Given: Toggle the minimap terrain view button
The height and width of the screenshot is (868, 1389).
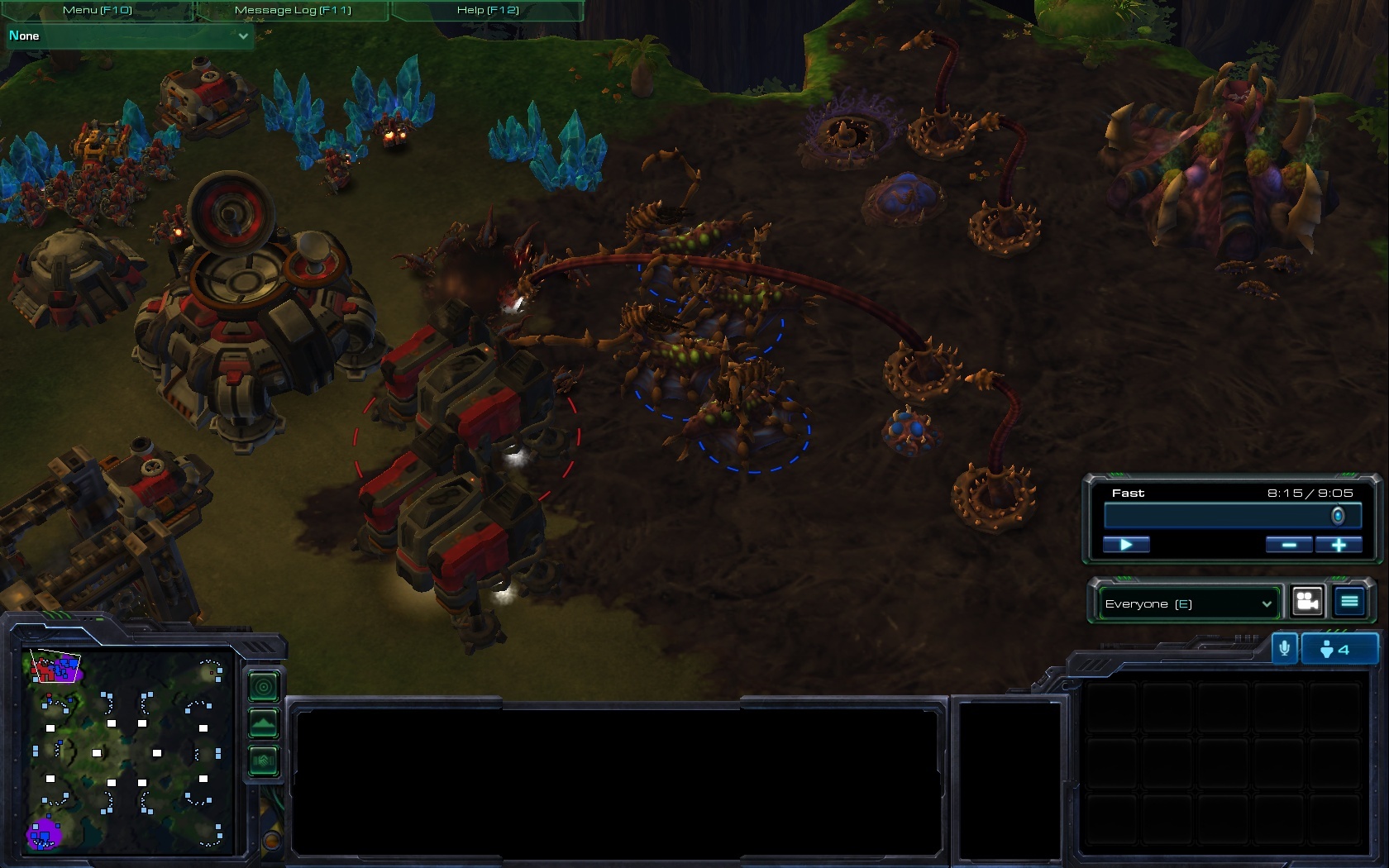Looking at the screenshot, I should [x=264, y=724].
